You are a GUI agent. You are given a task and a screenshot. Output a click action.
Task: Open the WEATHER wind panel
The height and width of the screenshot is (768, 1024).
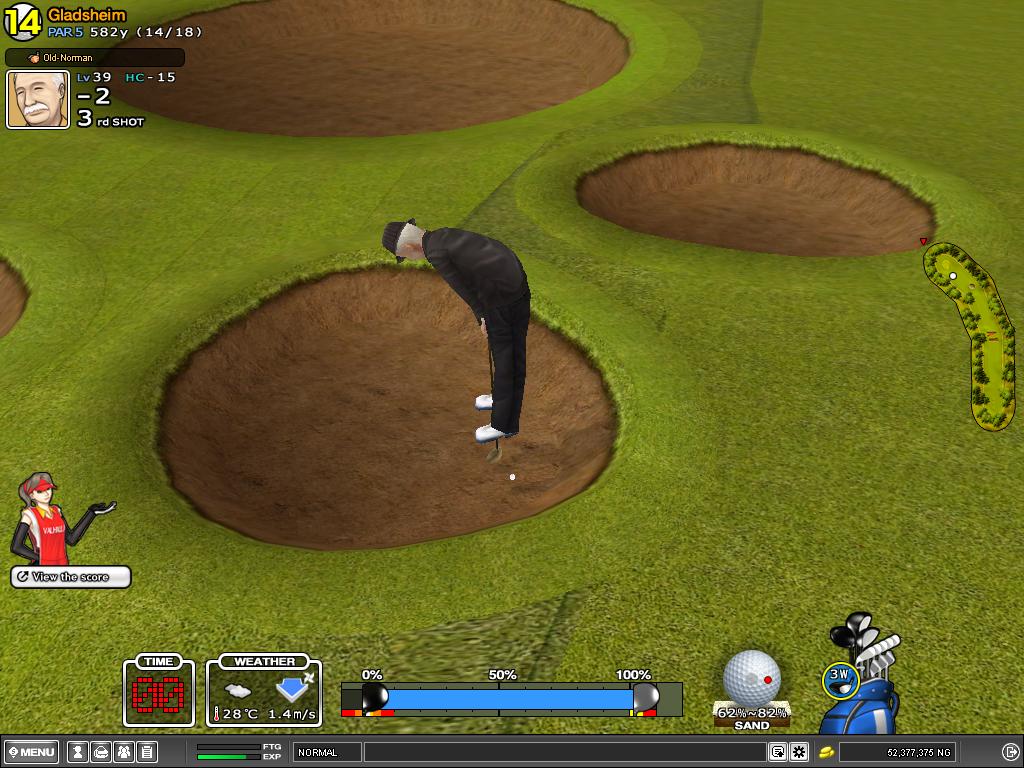(x=264, y=690)
